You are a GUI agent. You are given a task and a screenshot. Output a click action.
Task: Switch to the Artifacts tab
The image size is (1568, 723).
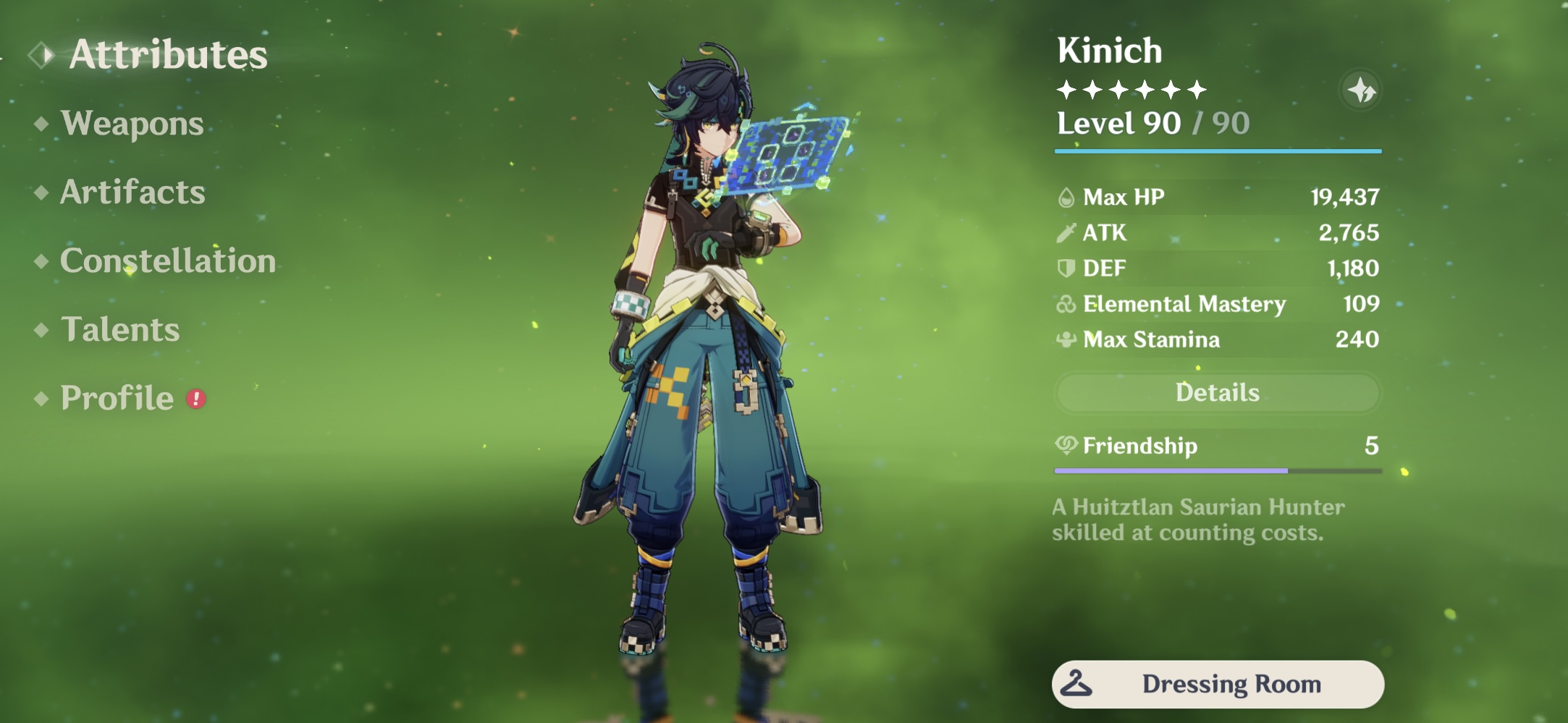(x=132, y=193)
